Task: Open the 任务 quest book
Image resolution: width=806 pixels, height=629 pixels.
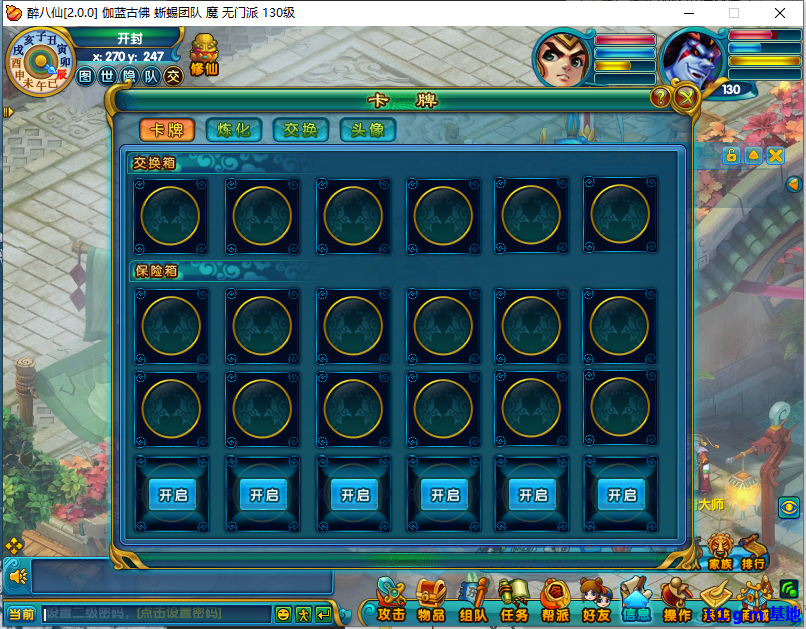Action: (x=514, y=602)
